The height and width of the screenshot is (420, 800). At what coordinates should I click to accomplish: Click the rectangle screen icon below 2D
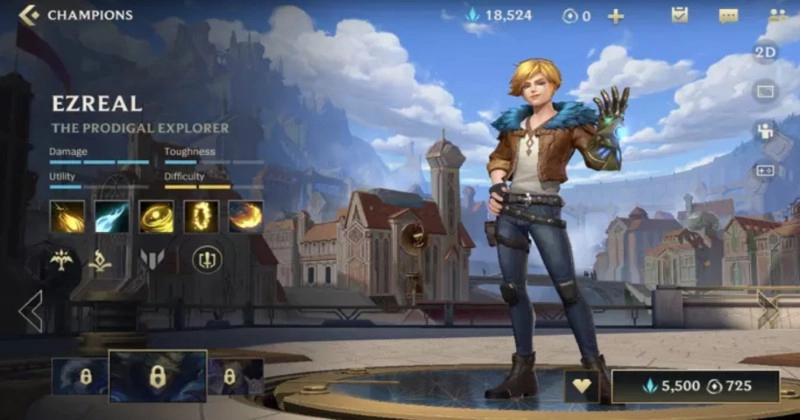tap(766, 92)
